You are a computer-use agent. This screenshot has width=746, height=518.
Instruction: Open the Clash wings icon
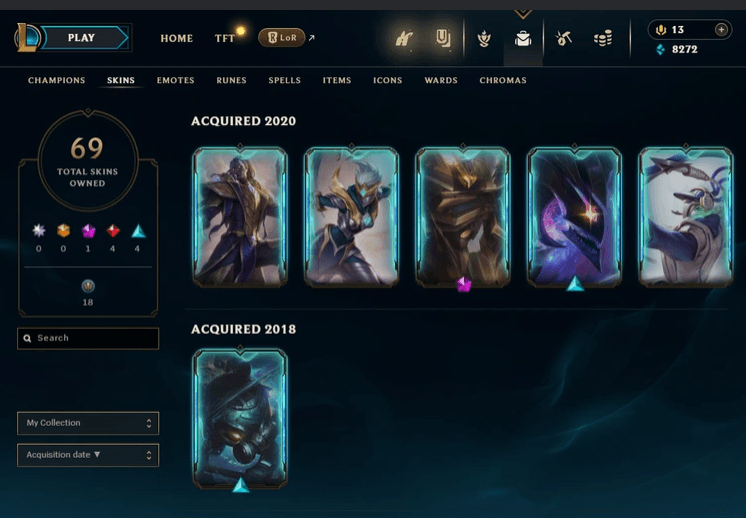point(404,39)
